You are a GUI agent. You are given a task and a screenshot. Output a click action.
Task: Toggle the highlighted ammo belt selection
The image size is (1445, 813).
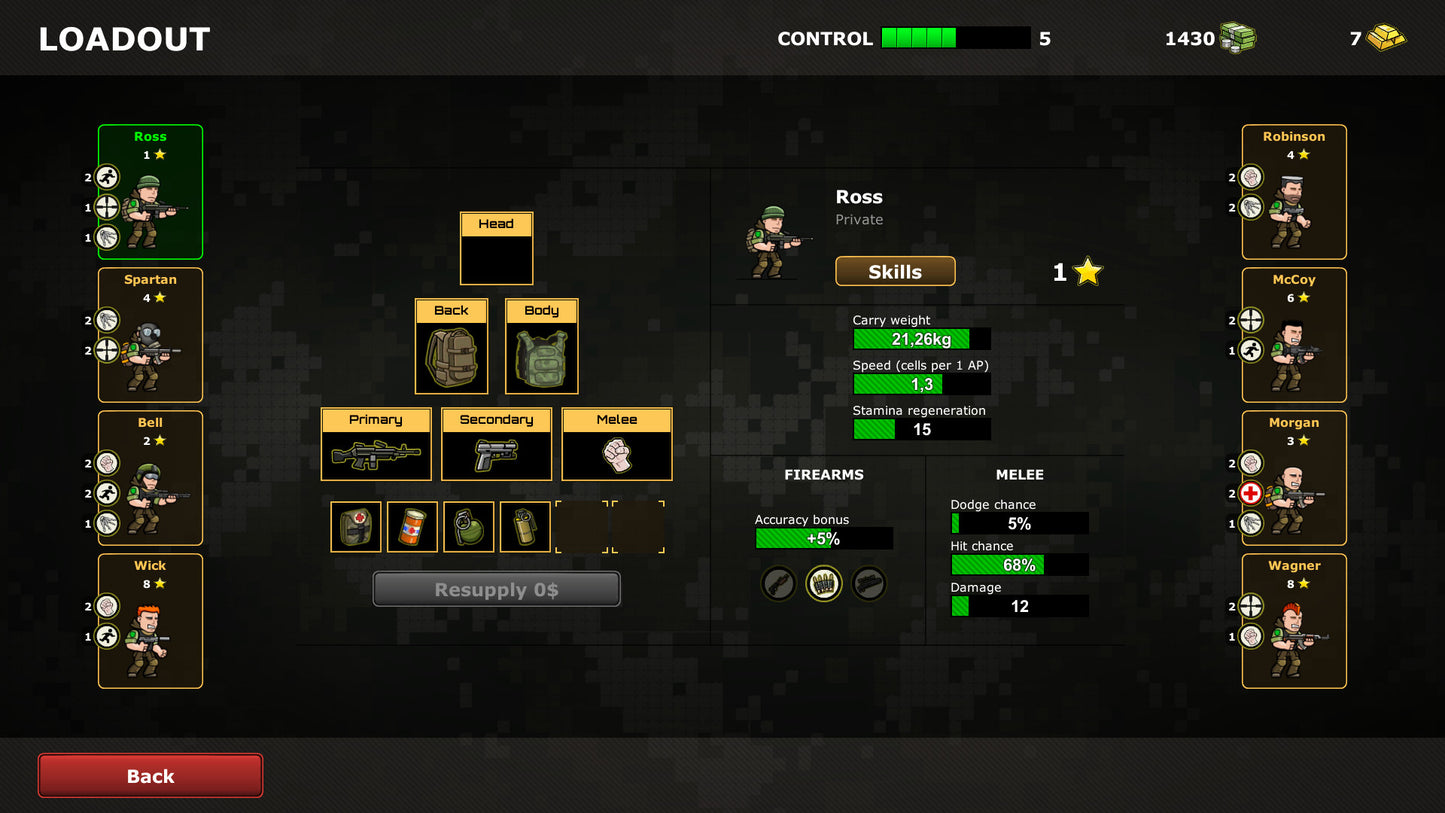coord(824,583)
